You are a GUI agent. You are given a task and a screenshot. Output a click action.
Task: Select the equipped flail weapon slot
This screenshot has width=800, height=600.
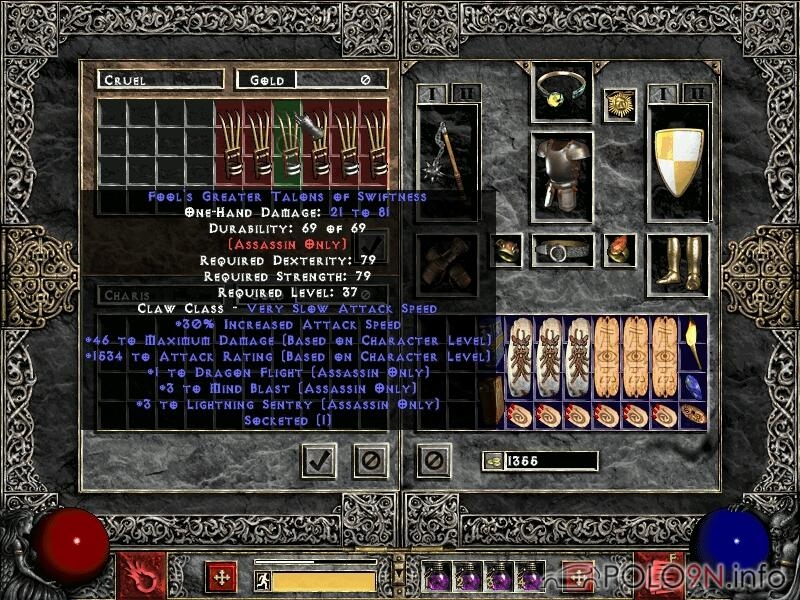(446, 160)
